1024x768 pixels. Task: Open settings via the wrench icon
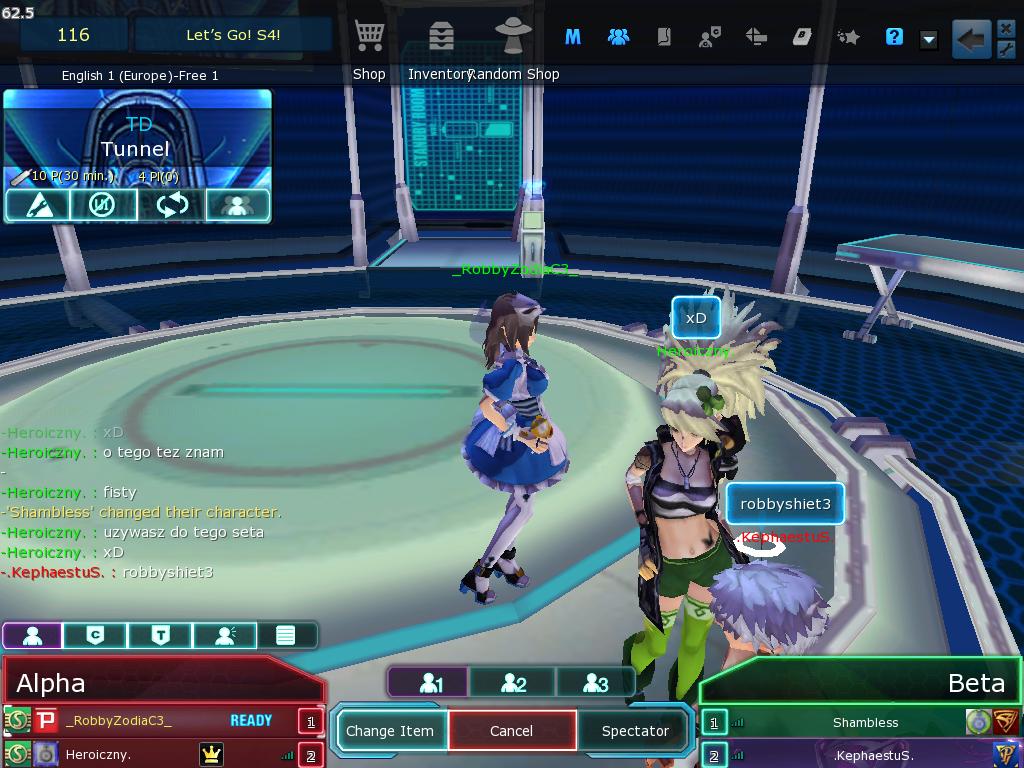click(1006, 48)
